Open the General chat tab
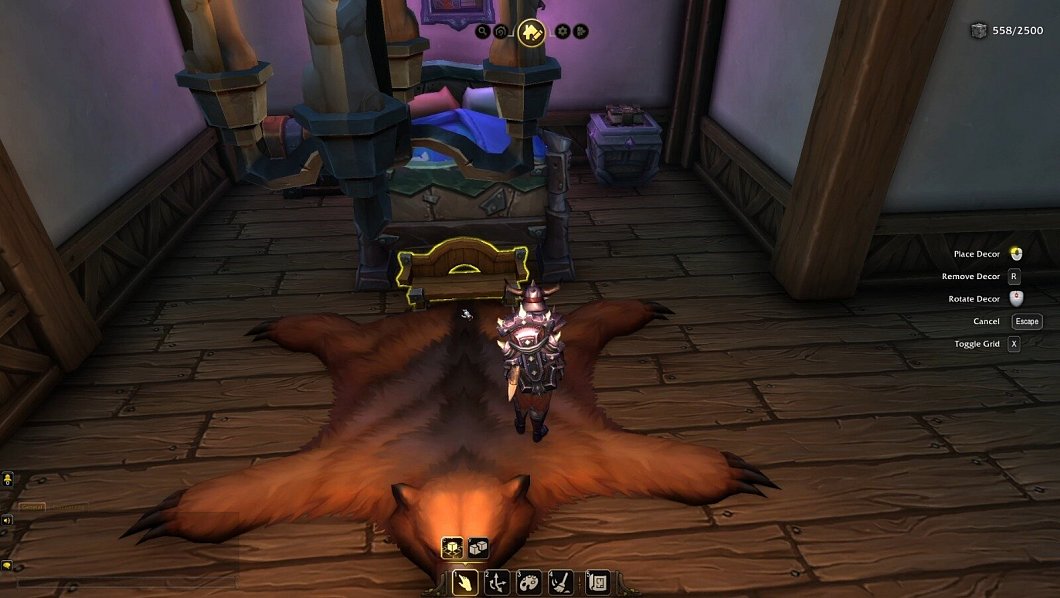1060x598 pixels. click(32, 507)
